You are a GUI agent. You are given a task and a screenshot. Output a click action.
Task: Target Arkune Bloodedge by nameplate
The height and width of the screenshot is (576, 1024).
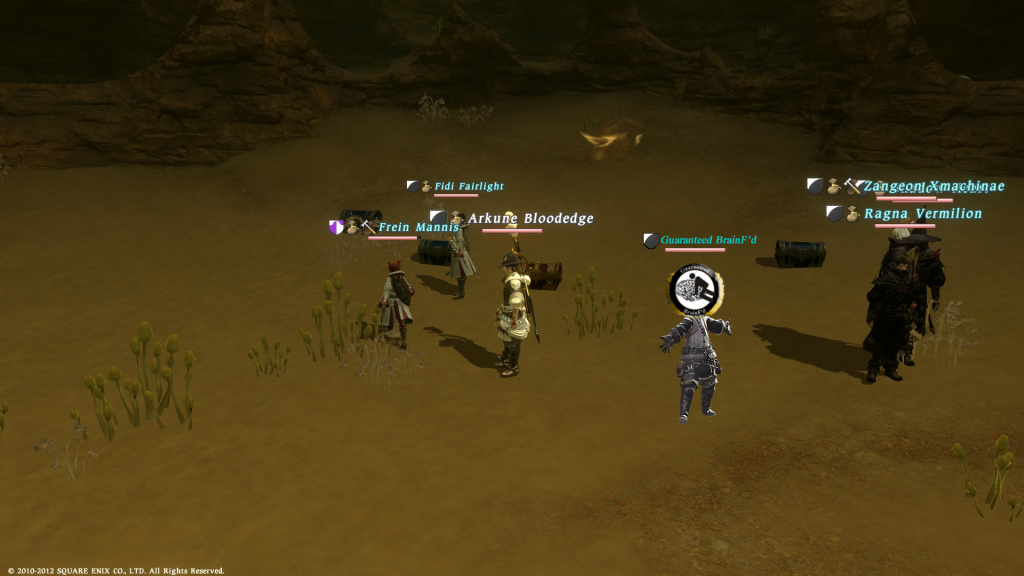pos(530,218)
